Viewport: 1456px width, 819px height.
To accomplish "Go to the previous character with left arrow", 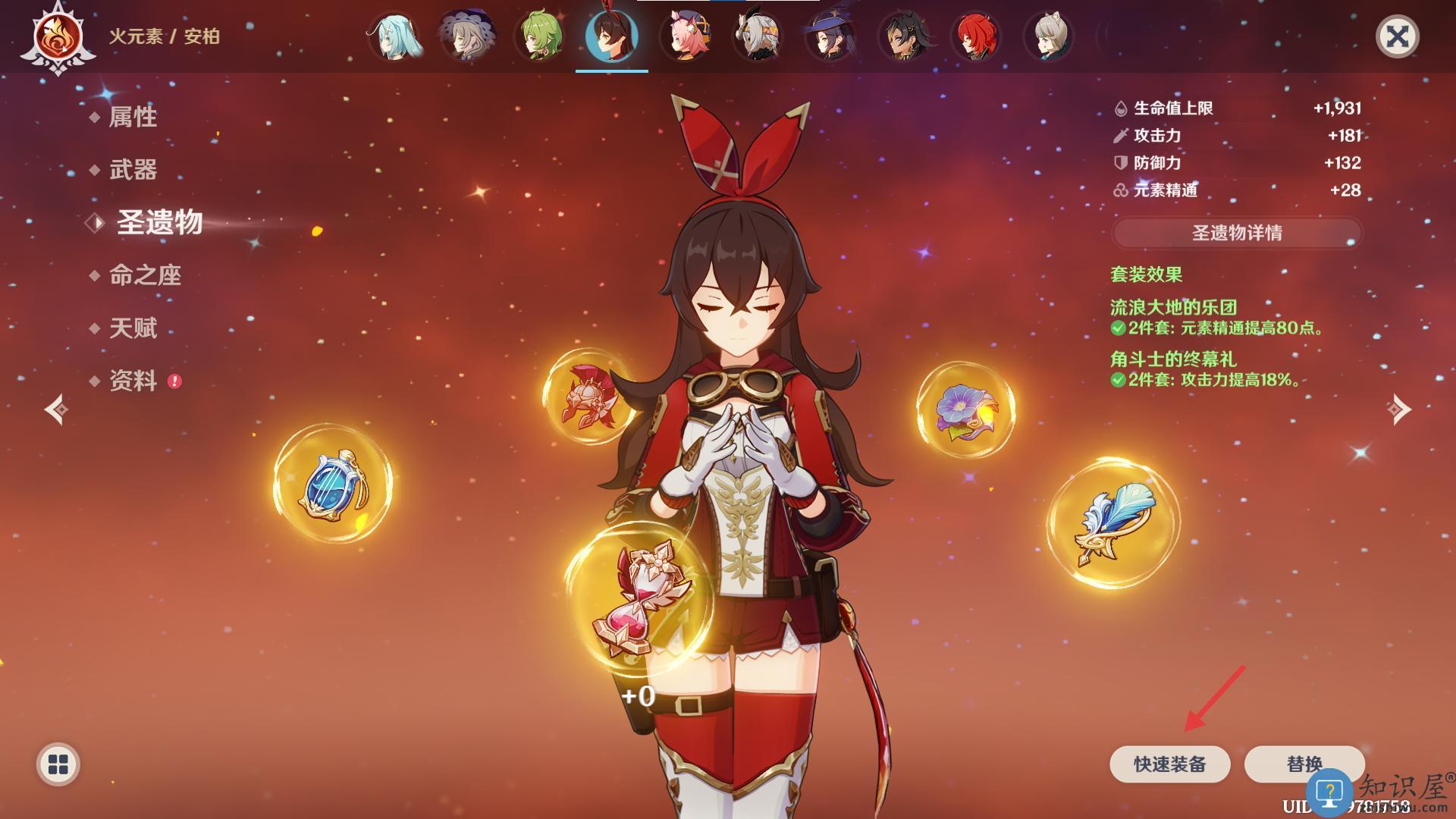I will coord(56,409).
